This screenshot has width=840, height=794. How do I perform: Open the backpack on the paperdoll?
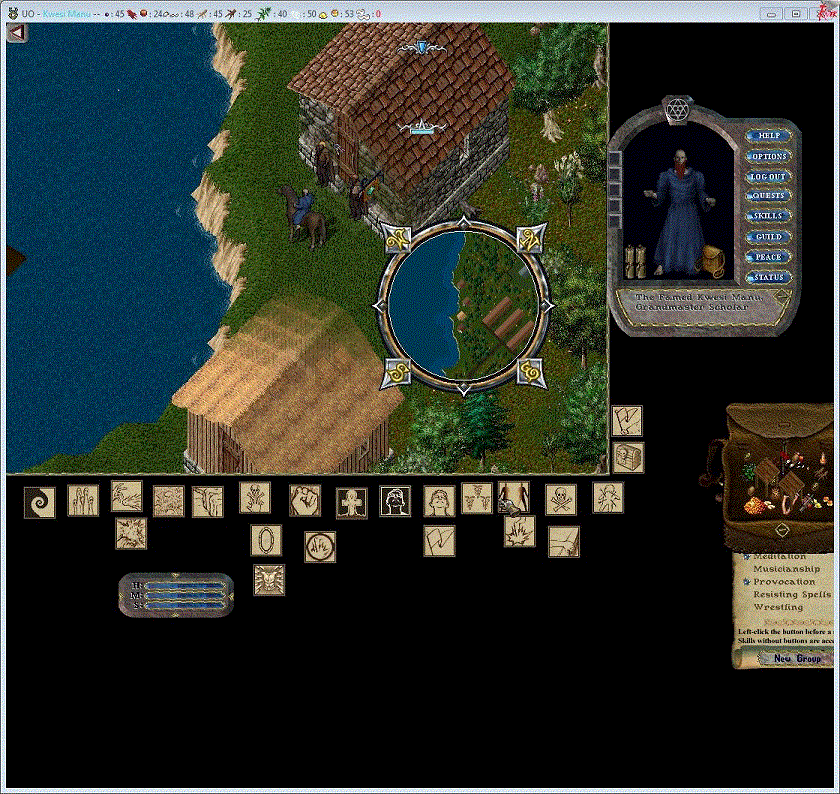click(x=713, y=260)
